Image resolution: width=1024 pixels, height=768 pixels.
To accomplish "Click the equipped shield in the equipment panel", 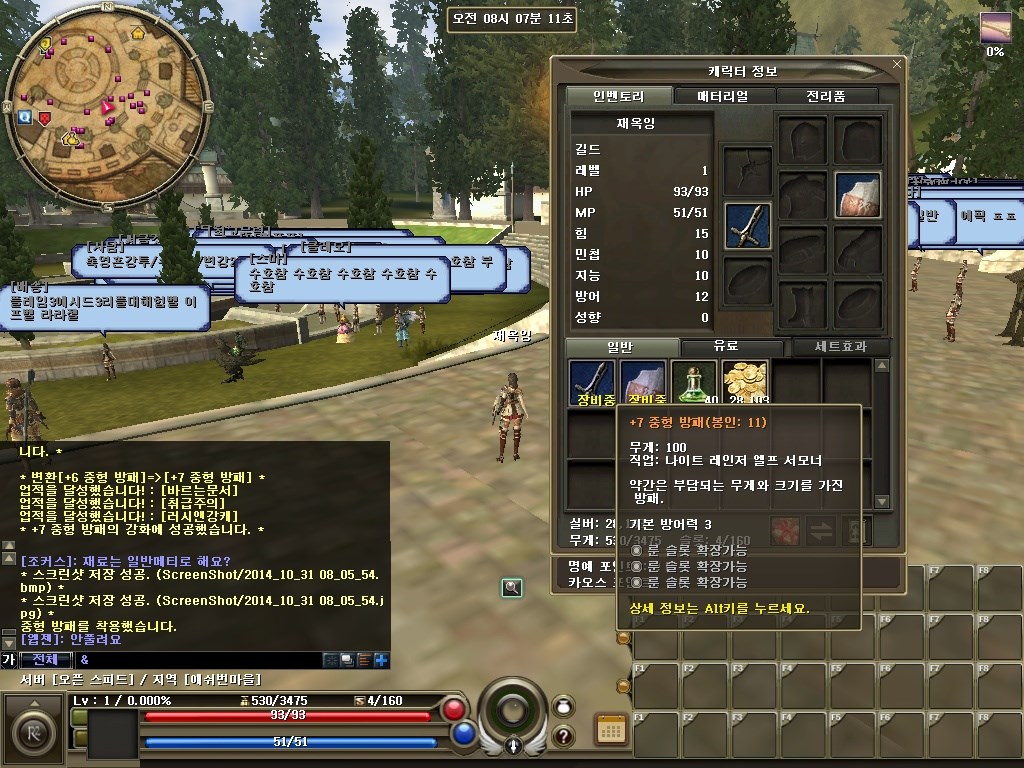I will tap(858, 196).
